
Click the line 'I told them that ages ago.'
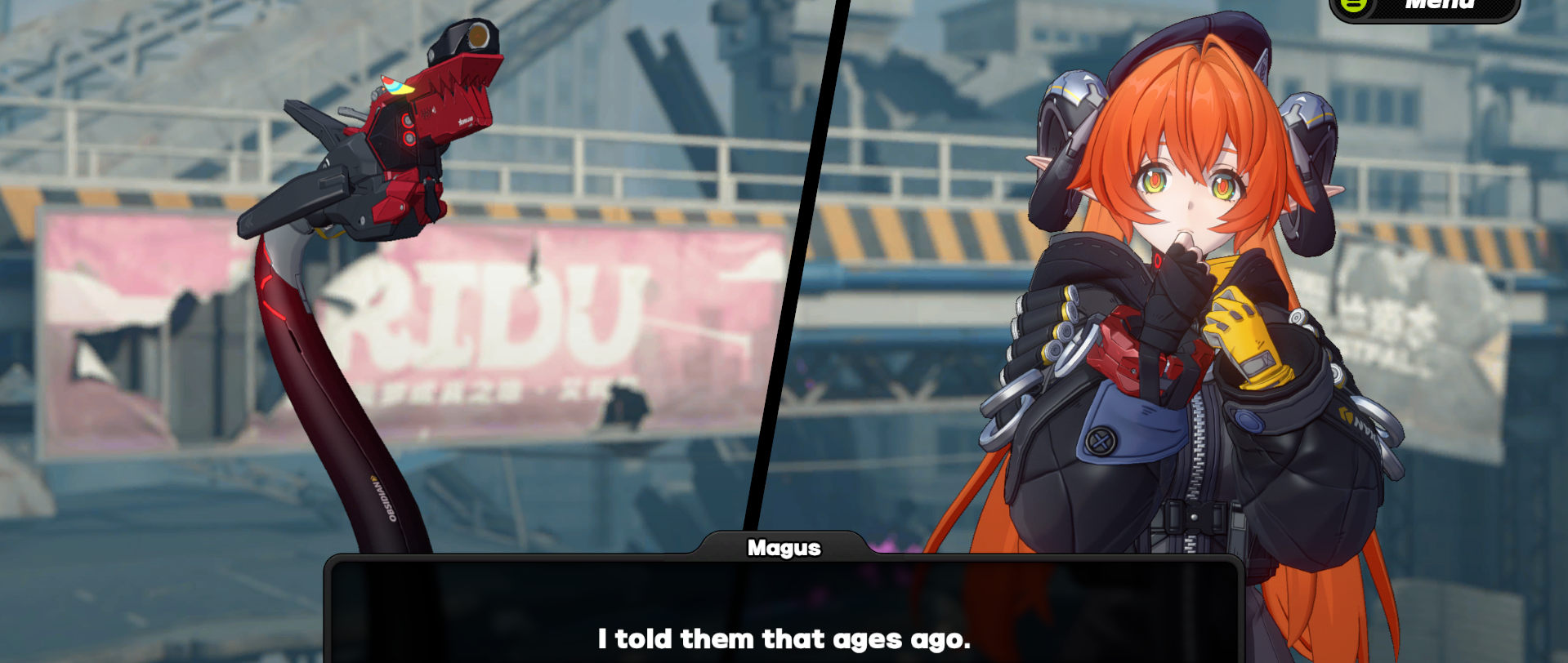[784, 640]
